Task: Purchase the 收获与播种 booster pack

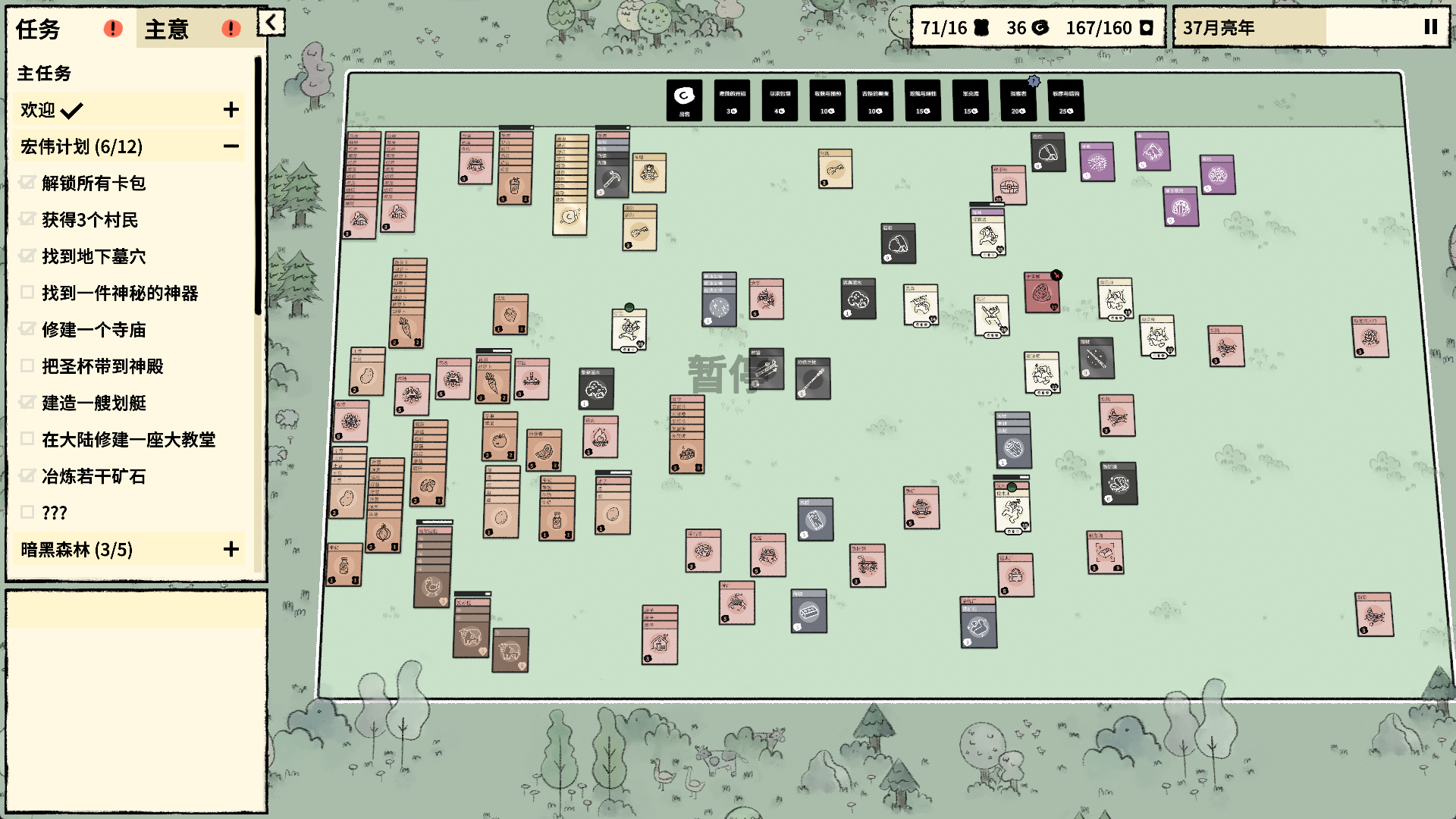Action: (x=827, y=100)
